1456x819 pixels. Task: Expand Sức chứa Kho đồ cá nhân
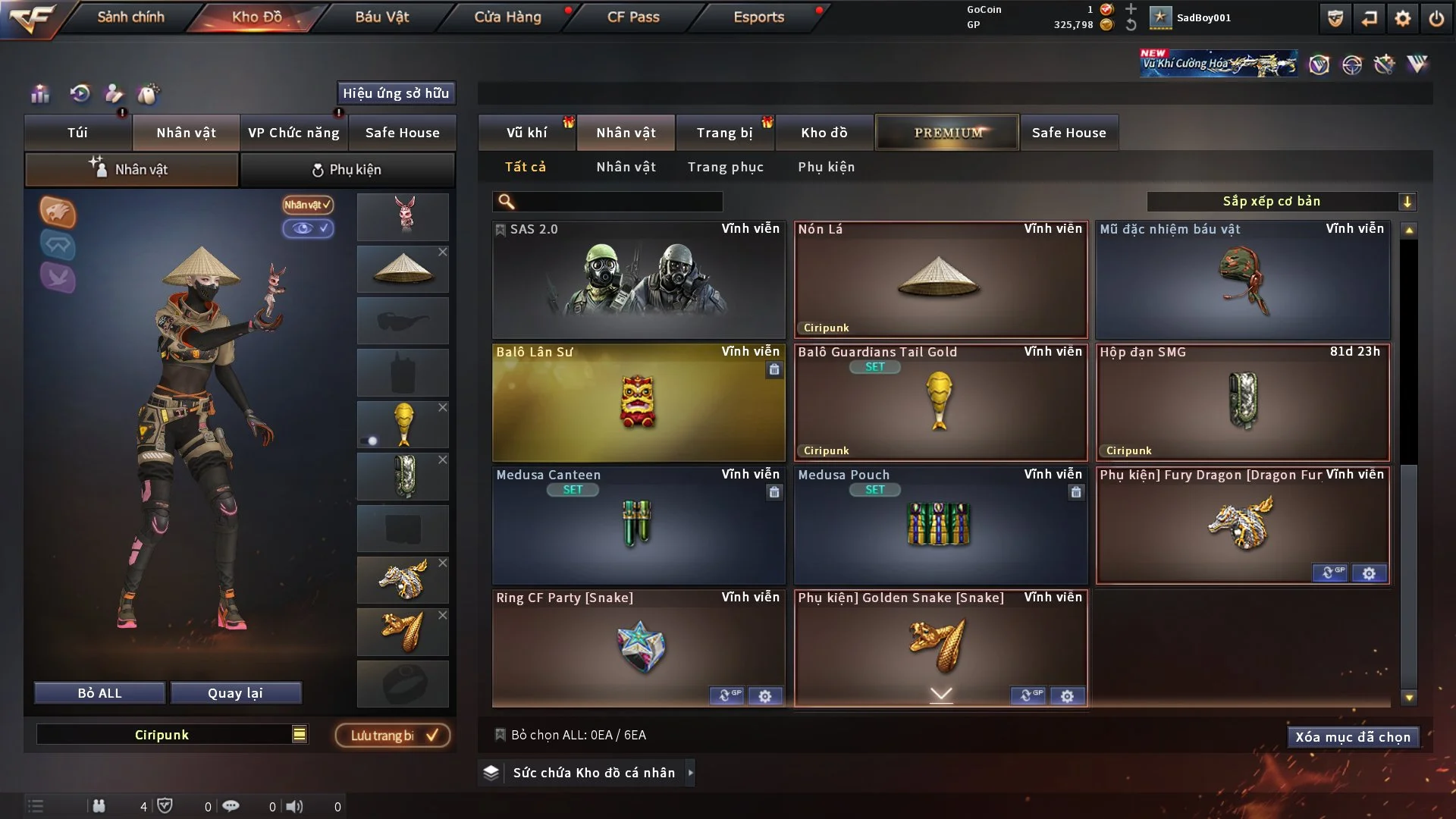coord(593,773)
